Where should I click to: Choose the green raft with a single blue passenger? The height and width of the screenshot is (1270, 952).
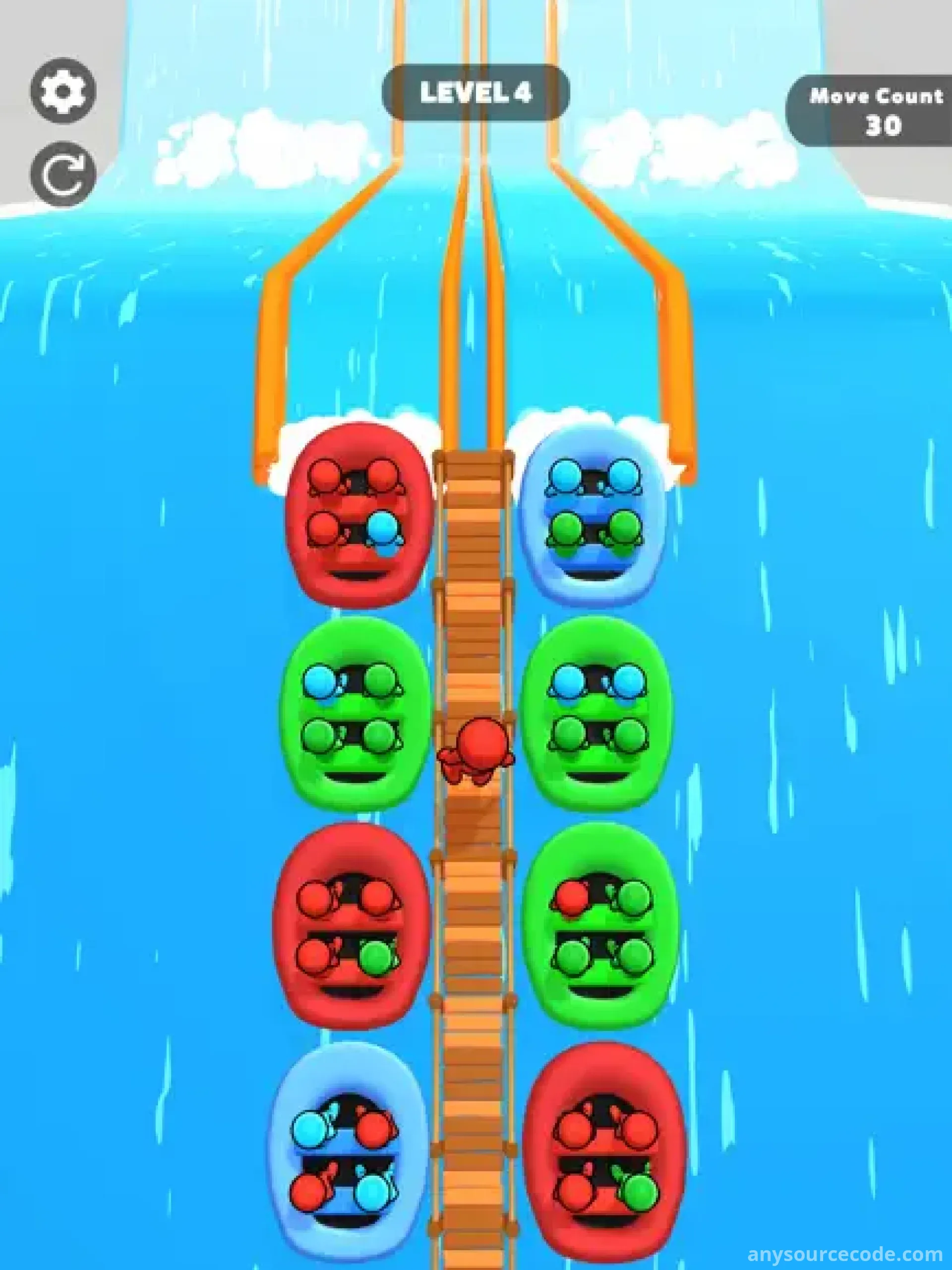point(355,712)
